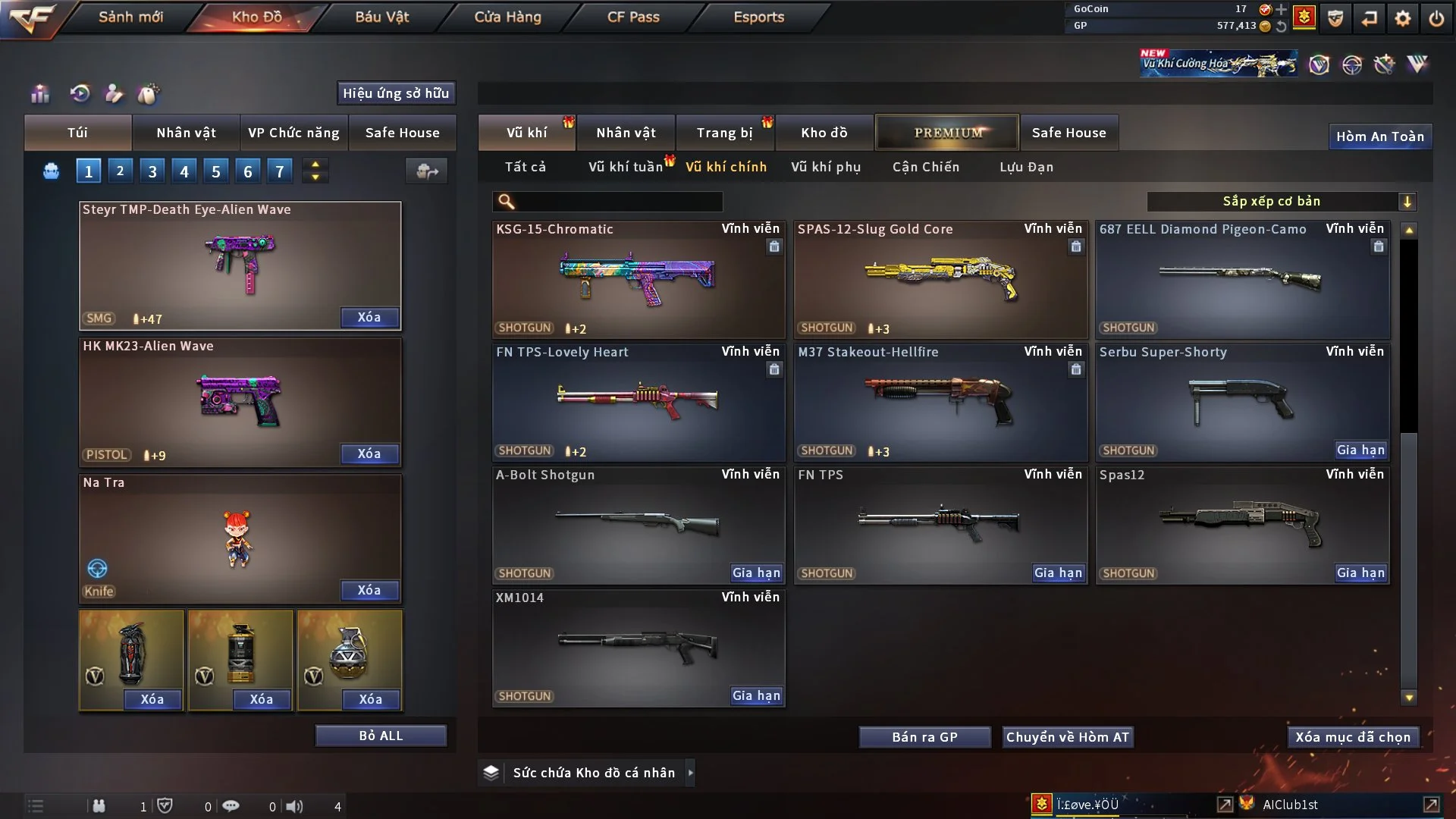Open the Hòm An Toàn safe box
Viewport: 1456px width, 819px height.
coord(1379,136)
